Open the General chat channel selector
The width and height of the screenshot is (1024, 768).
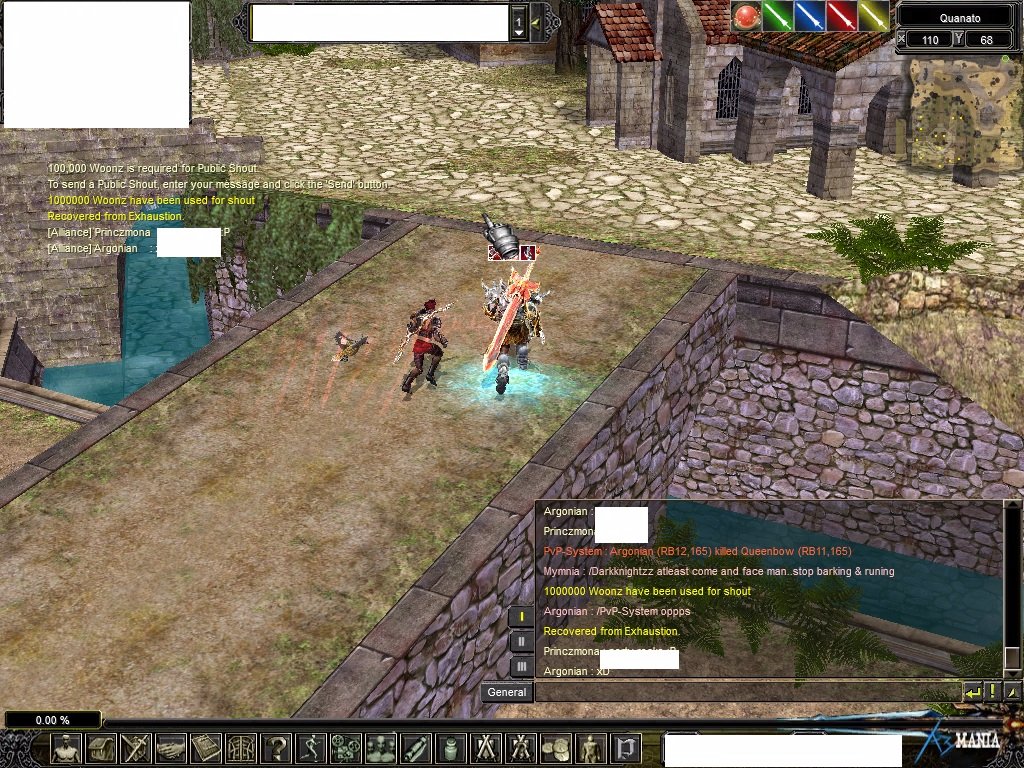(507, 692)
